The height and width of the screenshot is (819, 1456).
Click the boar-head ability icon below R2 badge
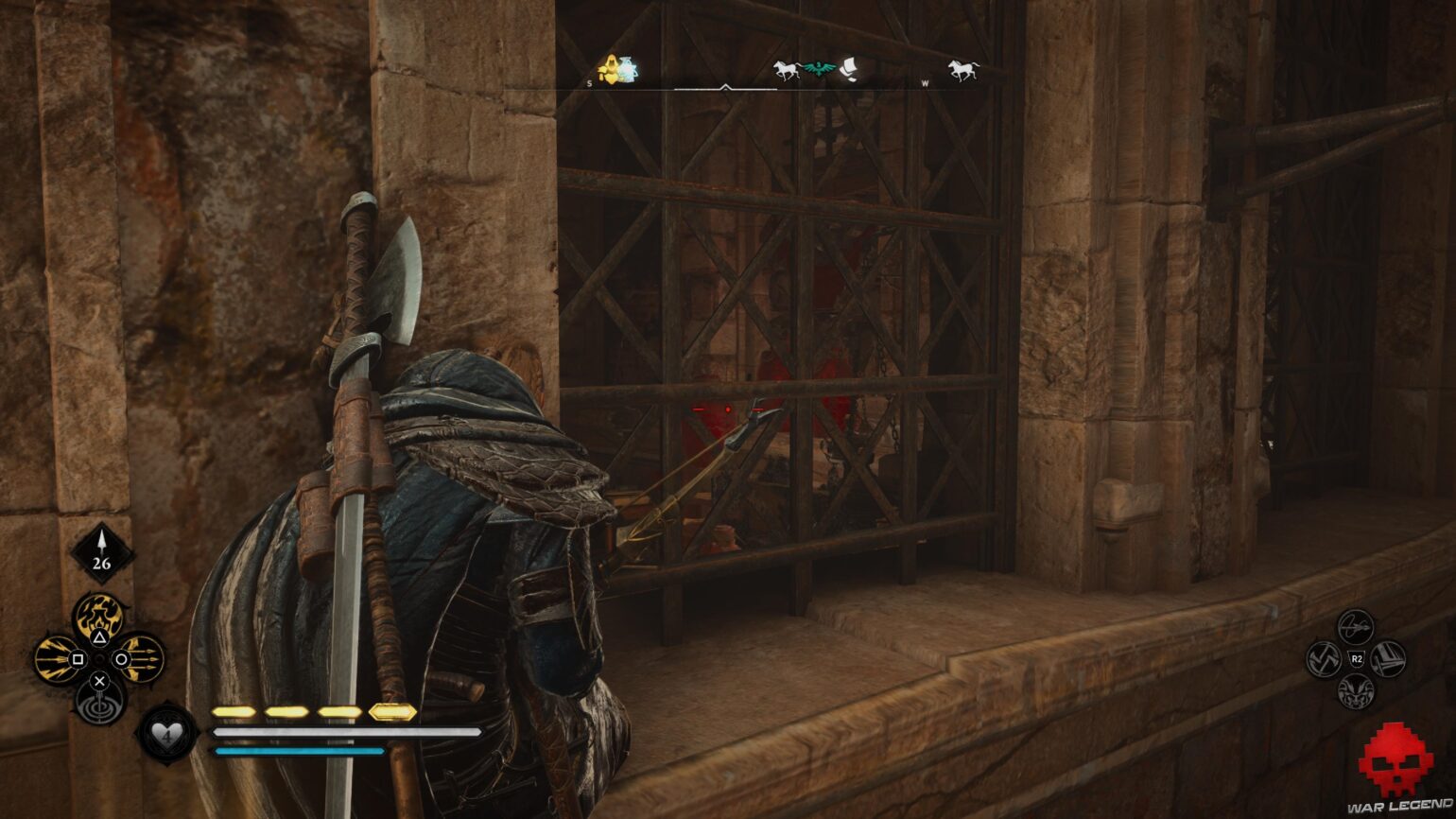1355,692
